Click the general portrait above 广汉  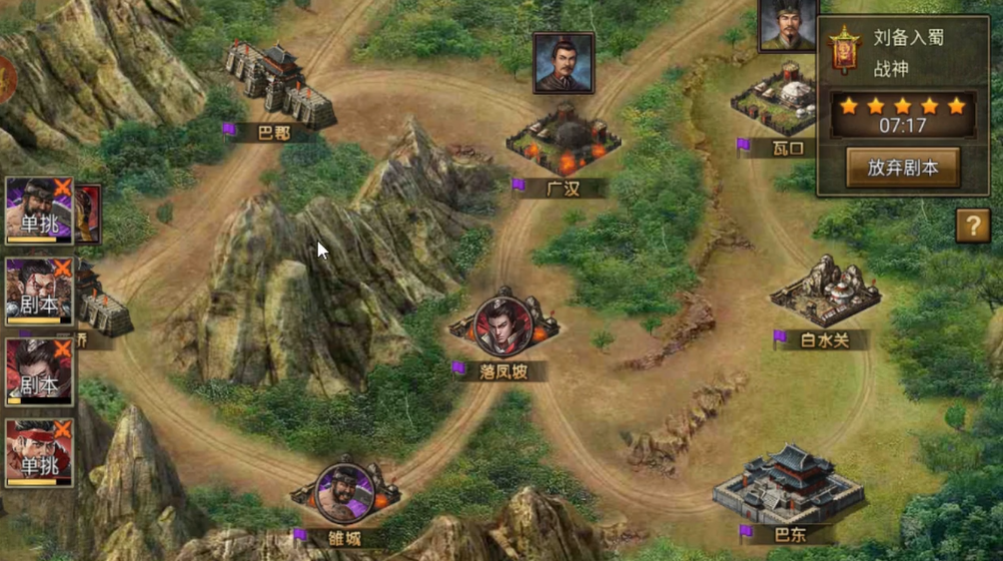(x=563, y=62)
